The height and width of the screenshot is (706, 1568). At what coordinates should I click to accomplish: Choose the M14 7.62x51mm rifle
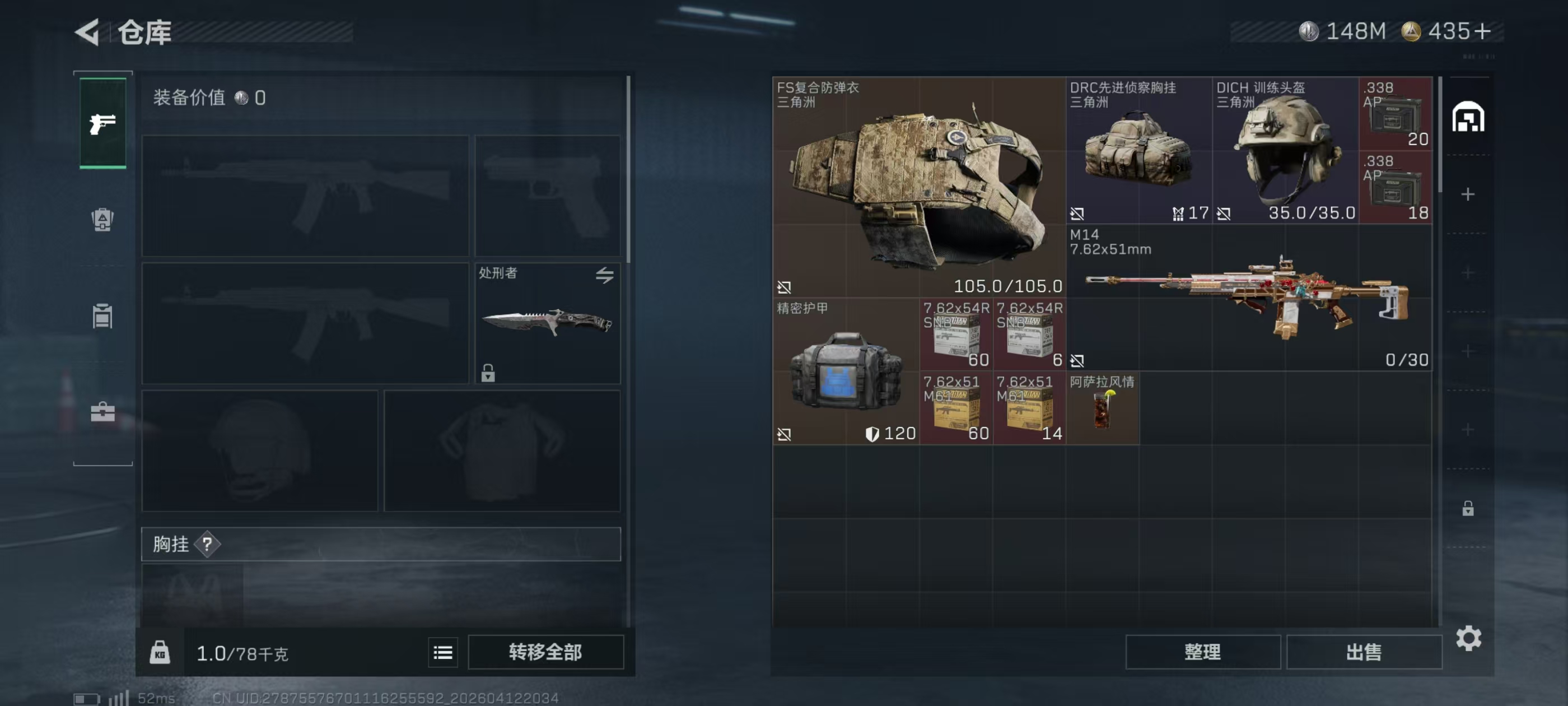point(1248,298)
